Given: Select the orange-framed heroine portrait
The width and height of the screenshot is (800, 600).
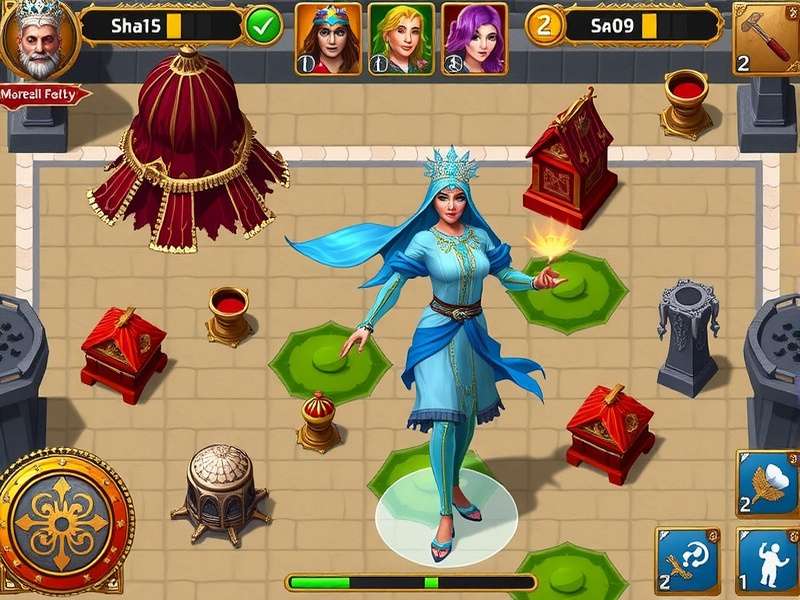Looking at the screenshot, I should [x=328, y=38].
